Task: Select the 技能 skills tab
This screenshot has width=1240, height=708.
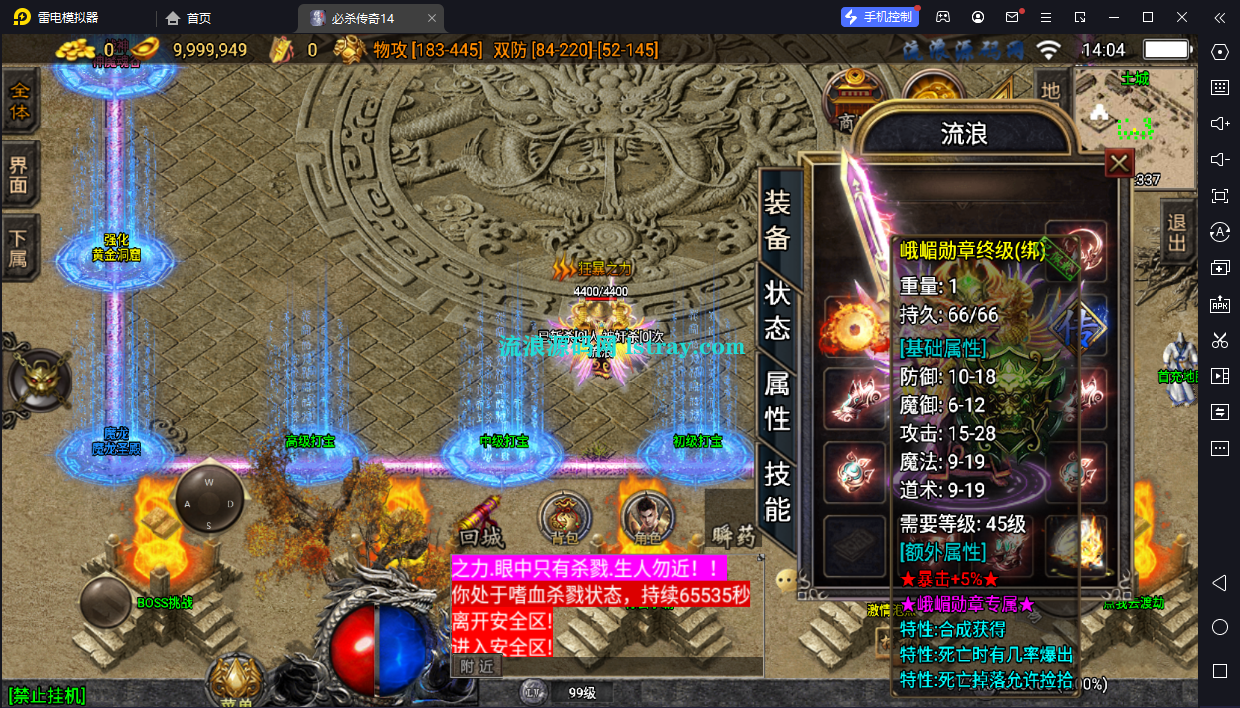Action: coord(777,491)
